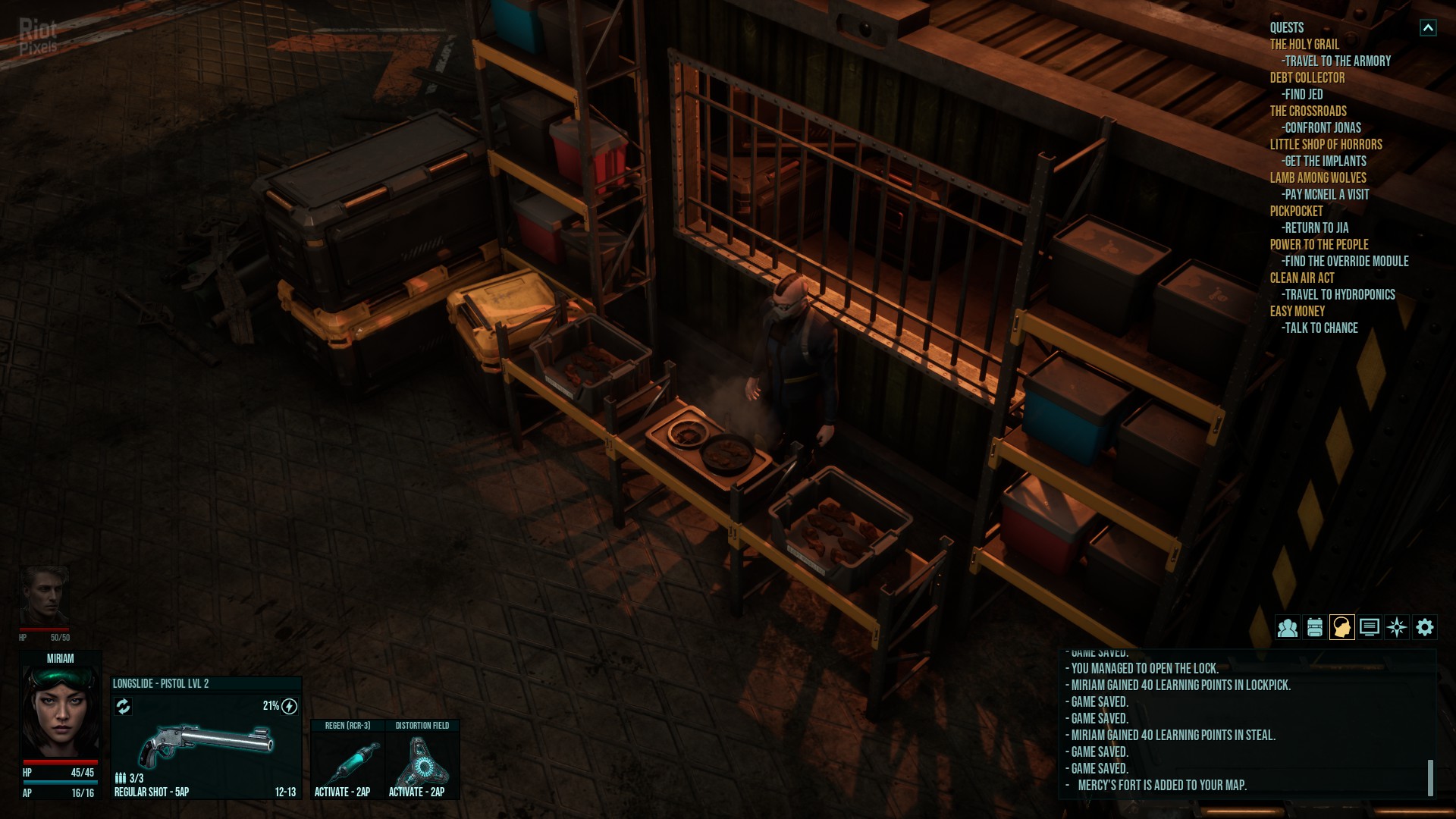Viewport: 1456px width, 819px height.
Task: Open the party members screen
Action: pyautogui.click(x=1287, y=628)
